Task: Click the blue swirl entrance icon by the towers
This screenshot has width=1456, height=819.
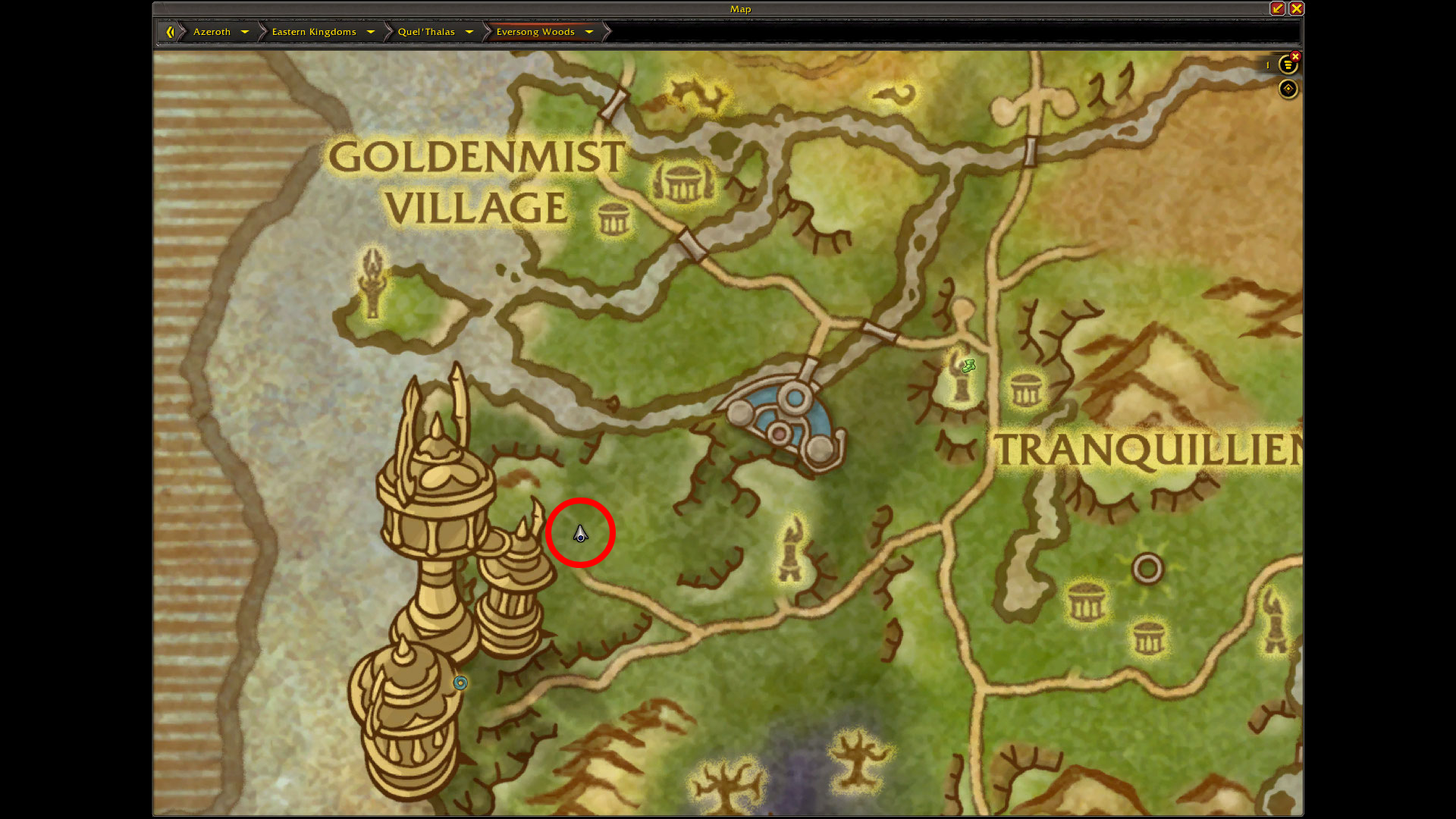Action: coord(460,682)
